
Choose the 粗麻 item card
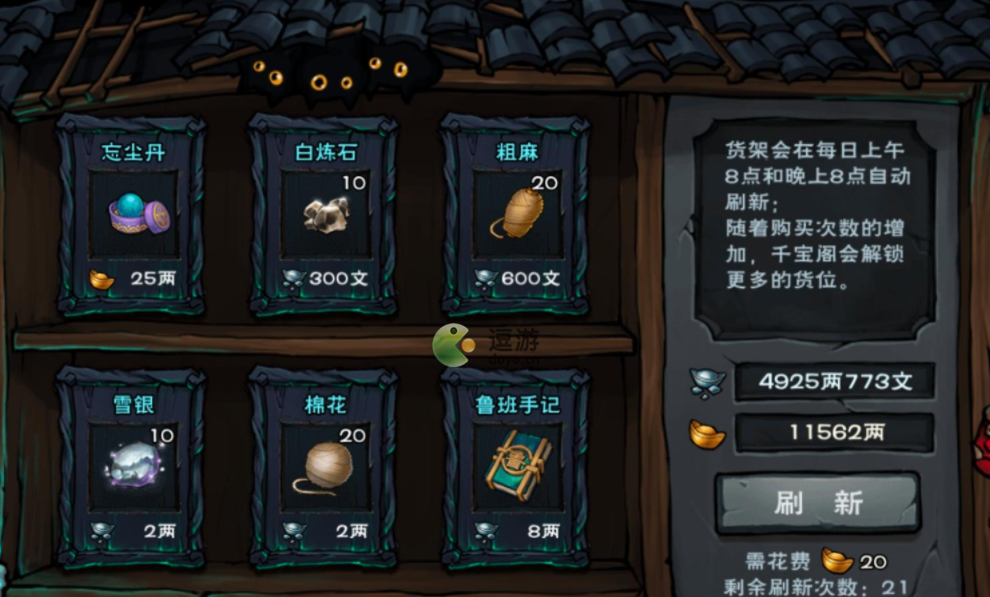click(516, 215)
